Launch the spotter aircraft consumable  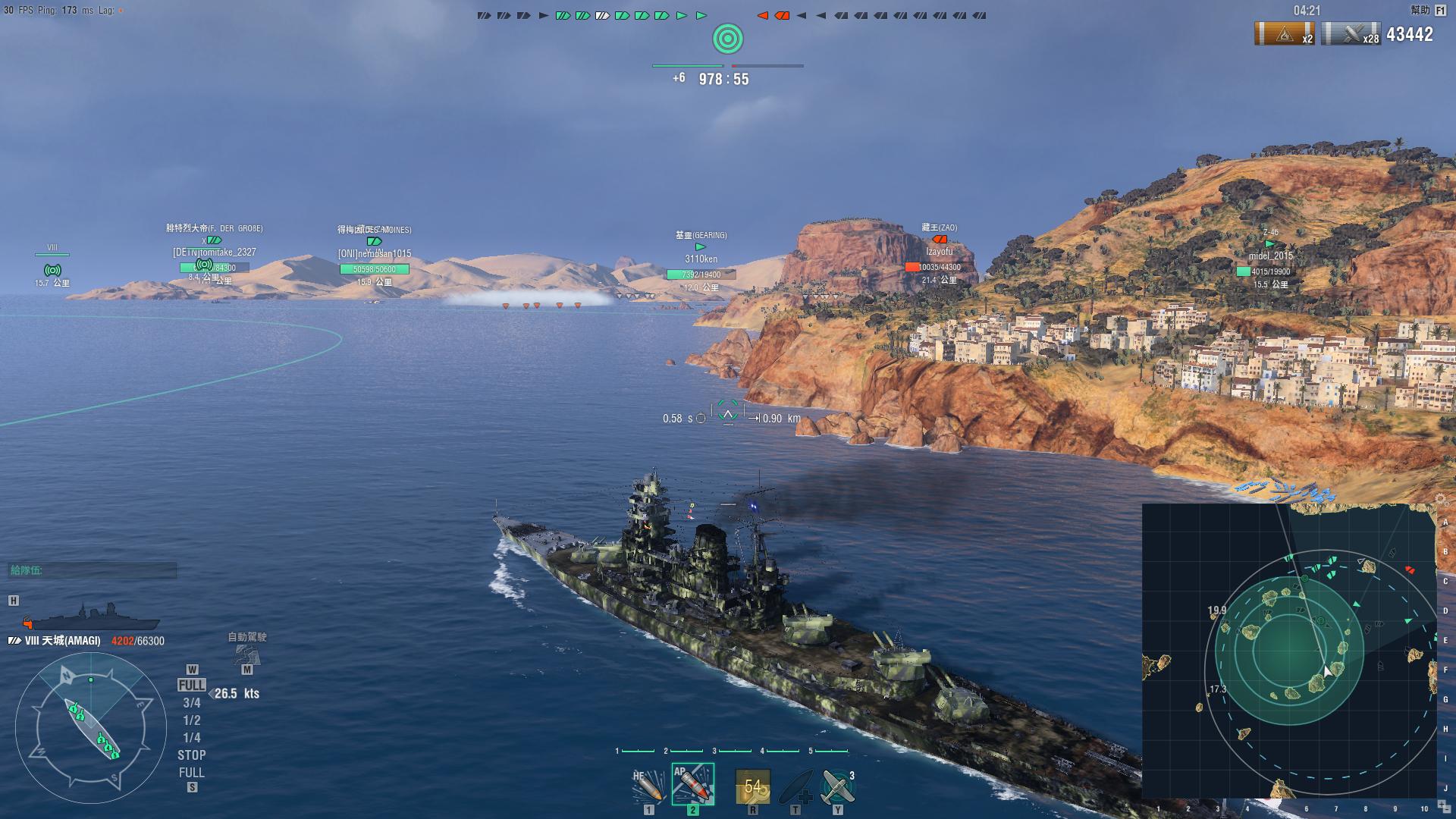pyautogui.click(x=837, y=786)
